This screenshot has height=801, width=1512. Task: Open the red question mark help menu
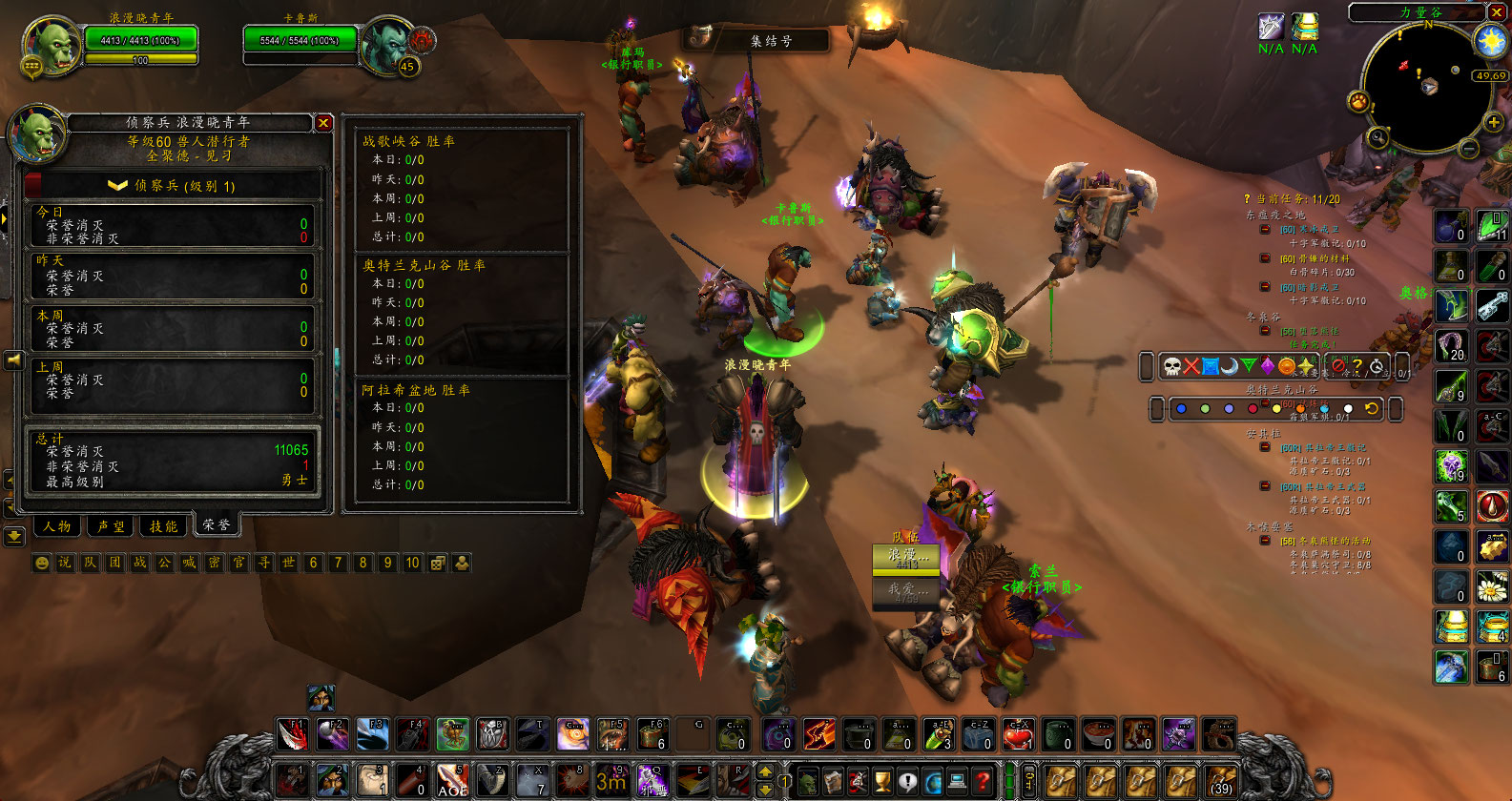pos(982,782)
